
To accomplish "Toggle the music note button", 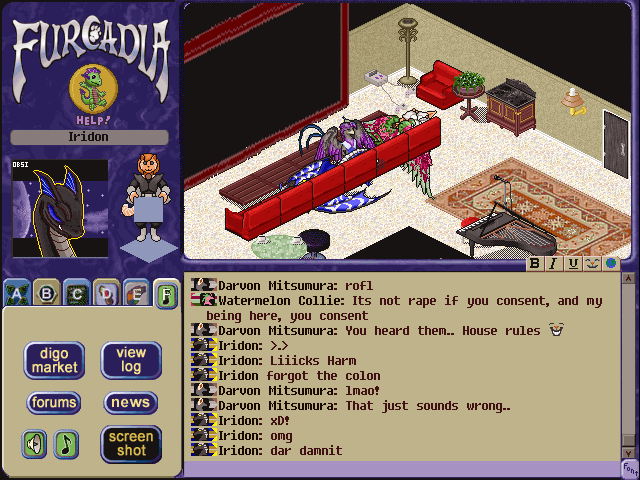I will (x=66, y=443).
